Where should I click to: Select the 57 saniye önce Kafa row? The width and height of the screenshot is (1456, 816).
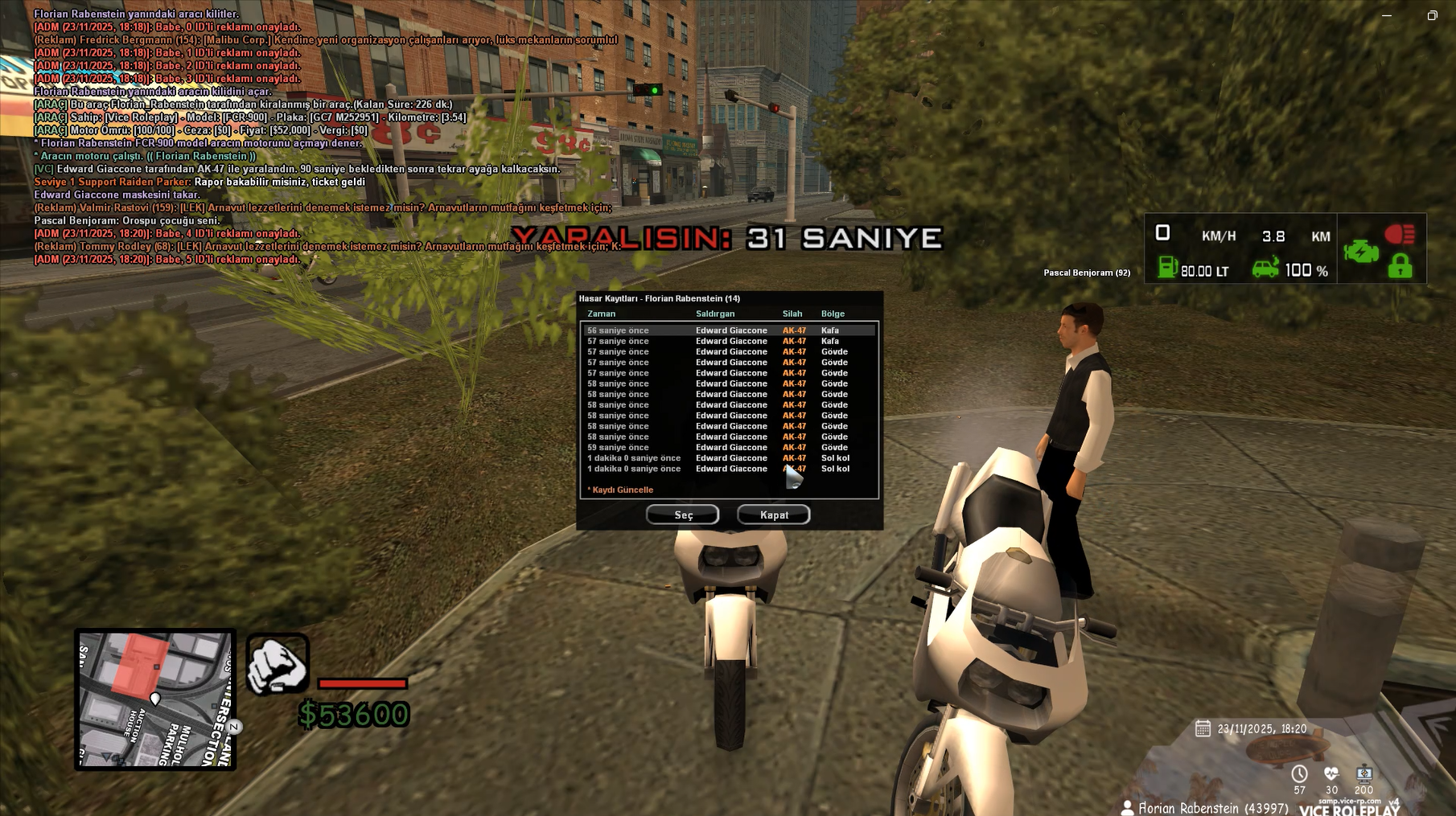[729, 341]
